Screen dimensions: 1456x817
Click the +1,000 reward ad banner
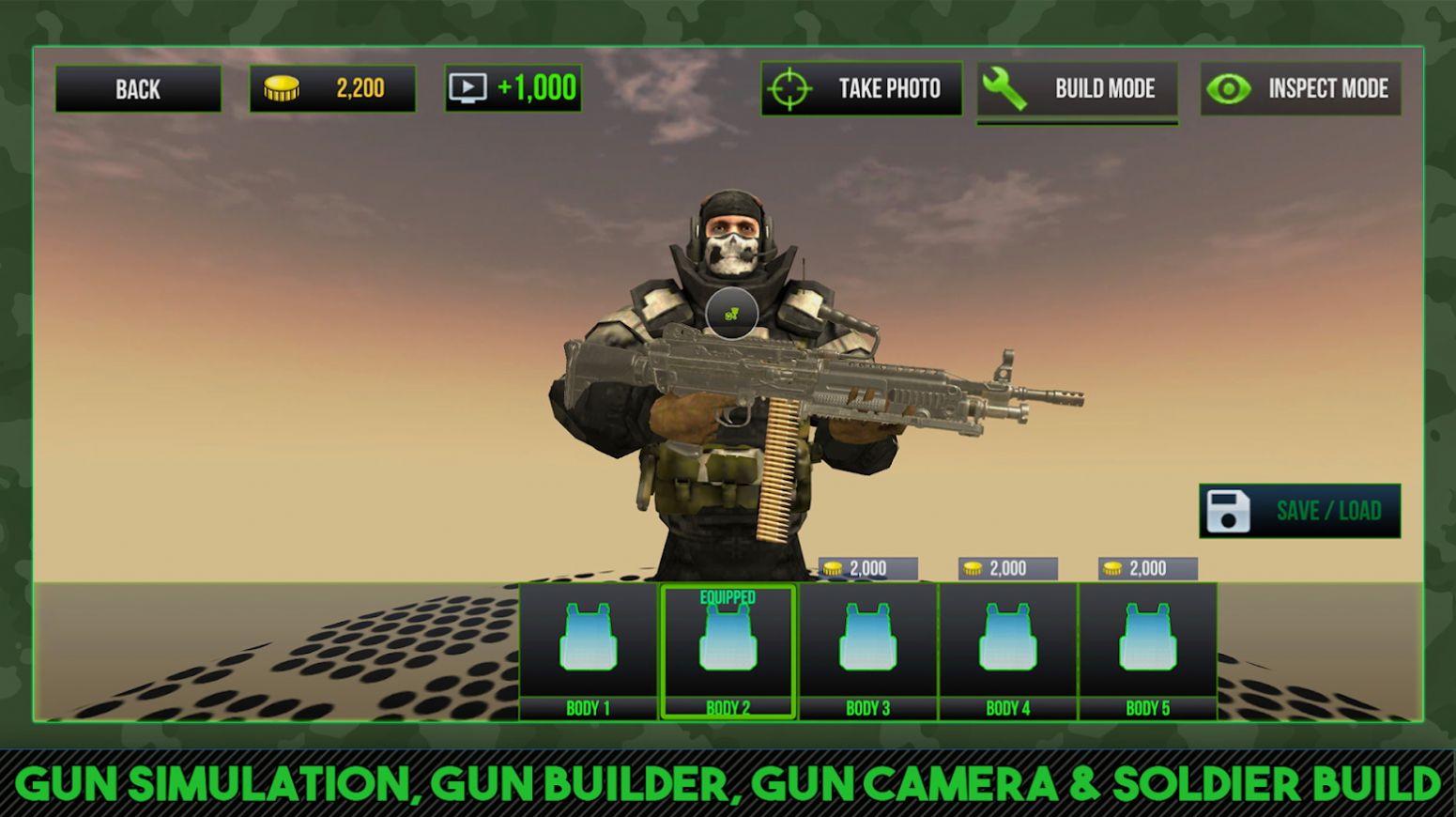tap(513, 87)
